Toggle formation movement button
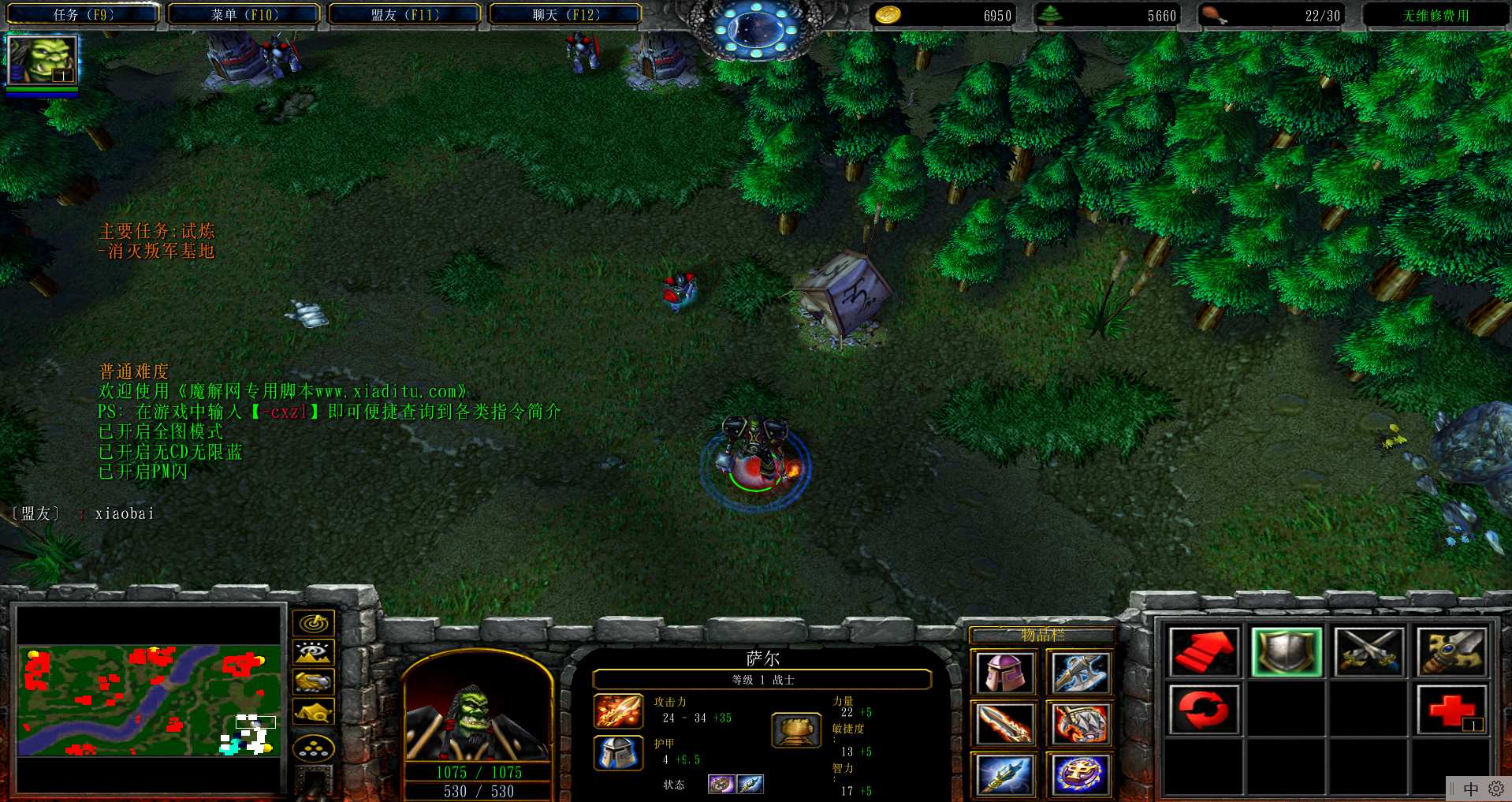 point(314,748)
